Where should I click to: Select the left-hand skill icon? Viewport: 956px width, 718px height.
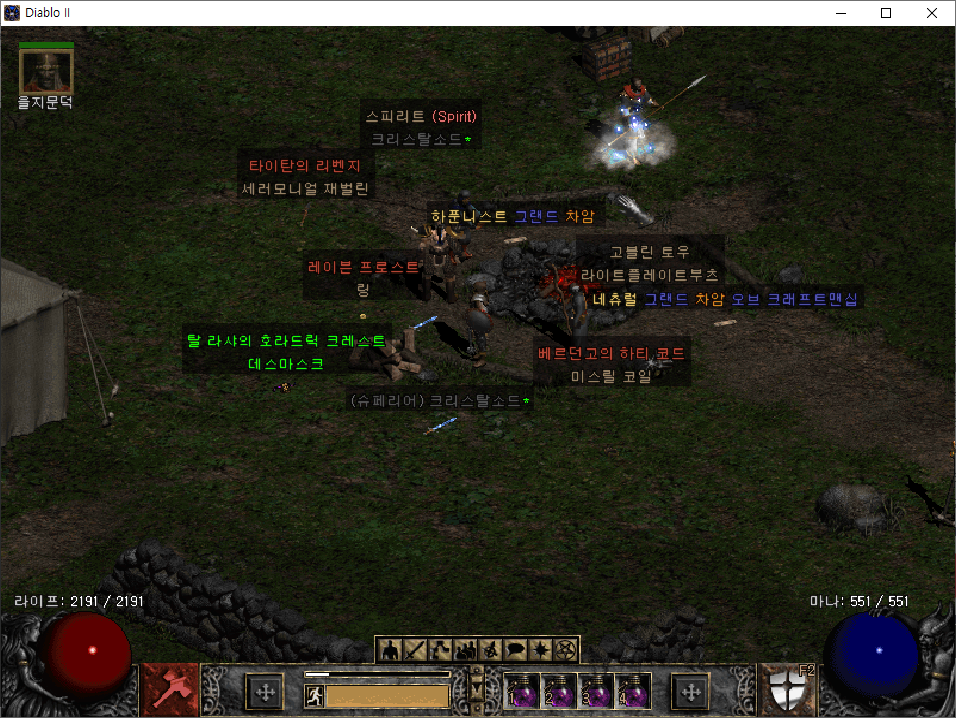click(x=170, y=690)
